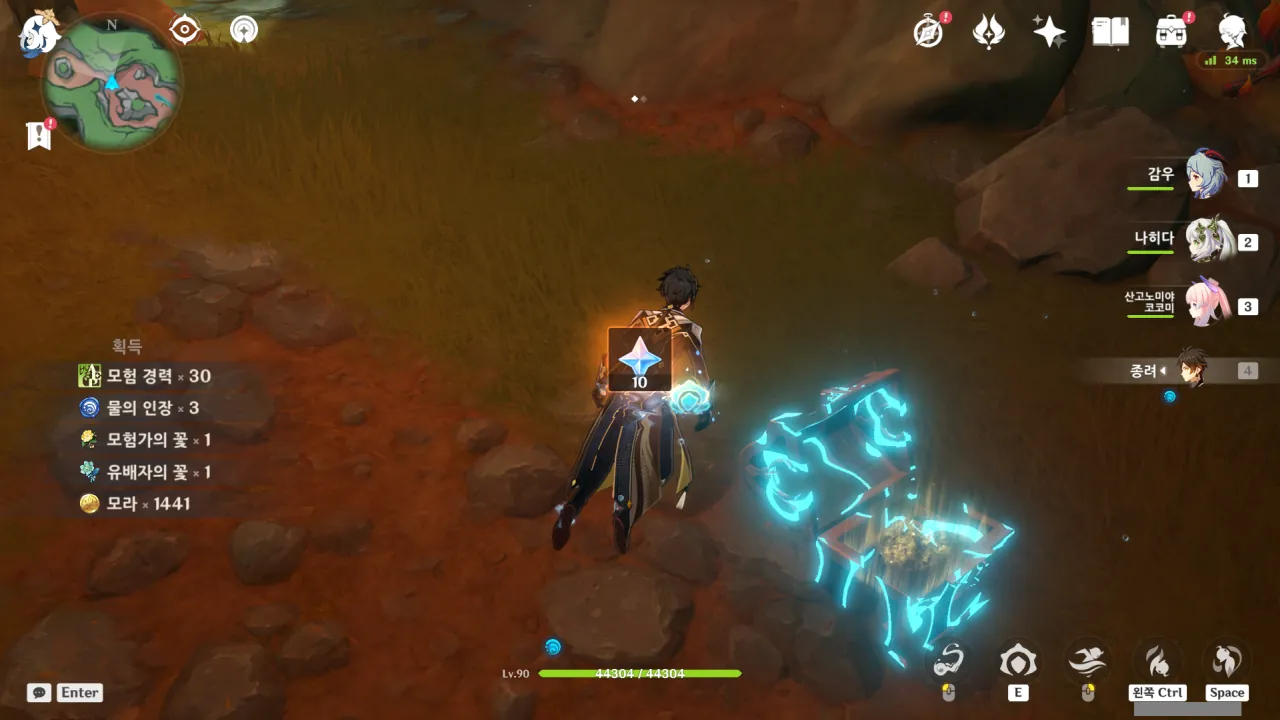Open the character profile icon

[x=1232, y=32]
